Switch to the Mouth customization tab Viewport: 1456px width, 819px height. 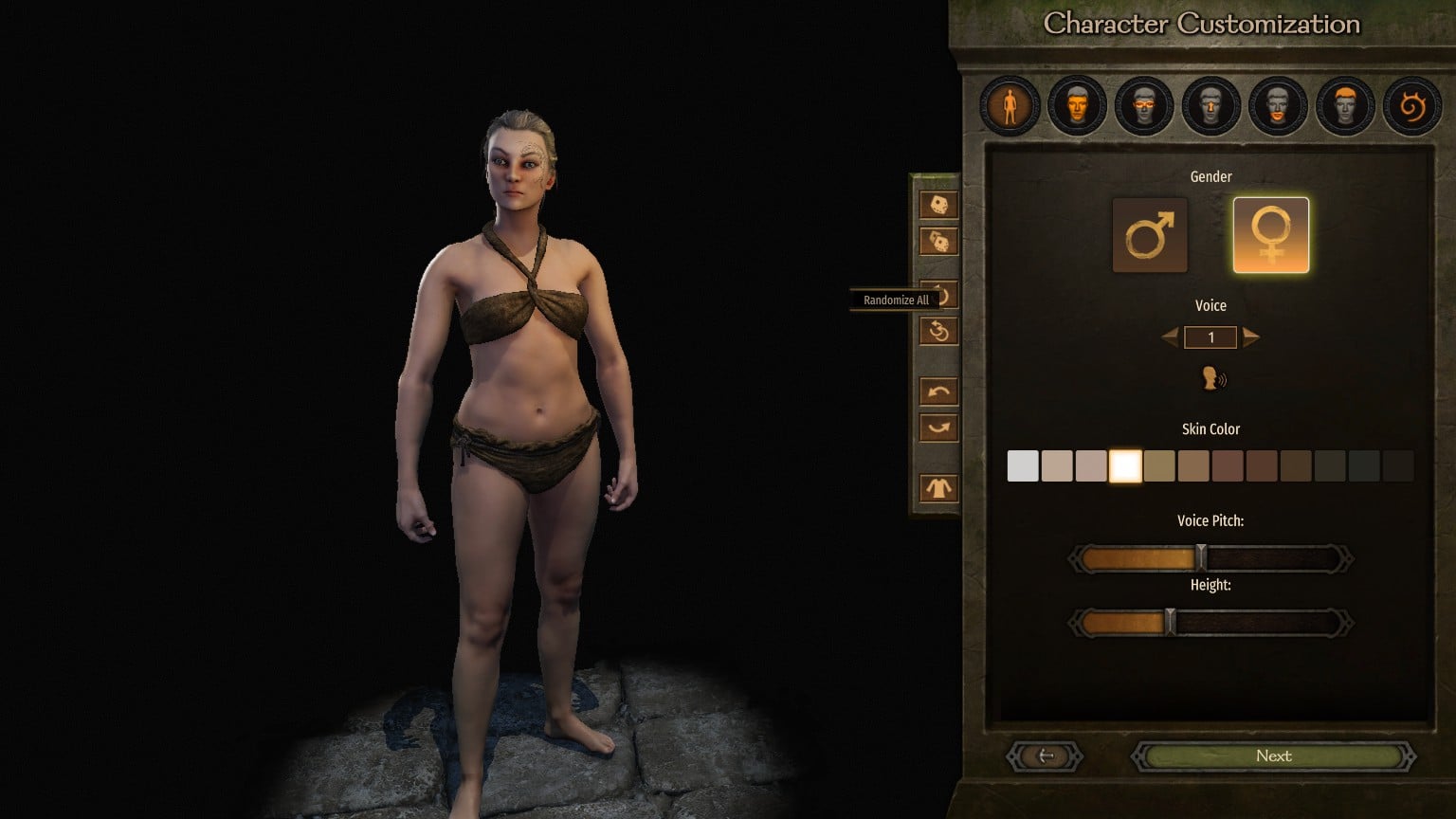(1278, 105)
